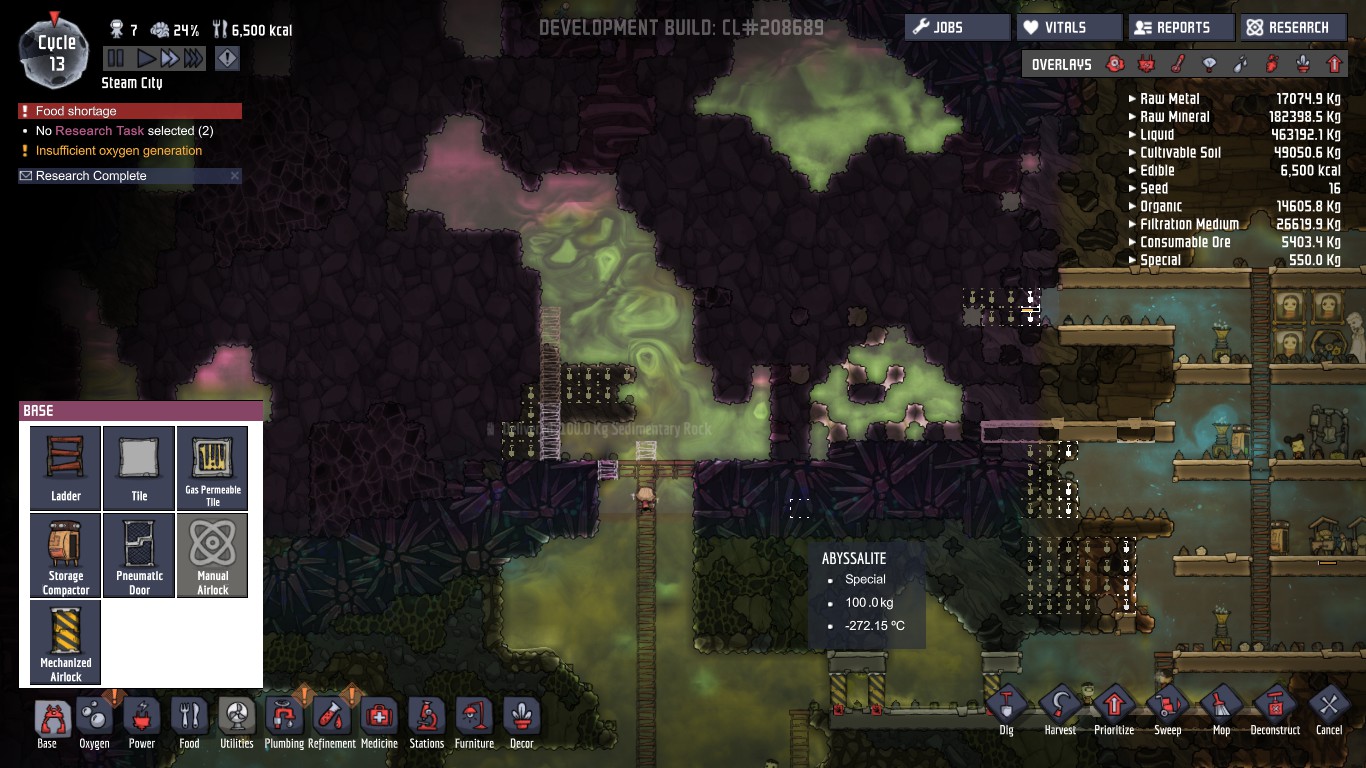Open the Plumbing build category
The height and width of the screenshot is (768, 1366).
tap(284, 722)
